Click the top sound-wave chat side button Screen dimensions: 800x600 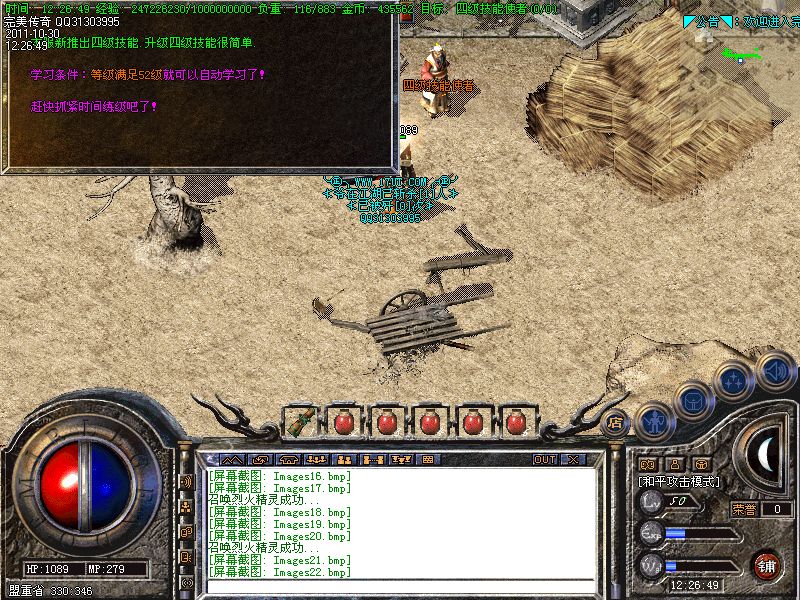(186, 481)
